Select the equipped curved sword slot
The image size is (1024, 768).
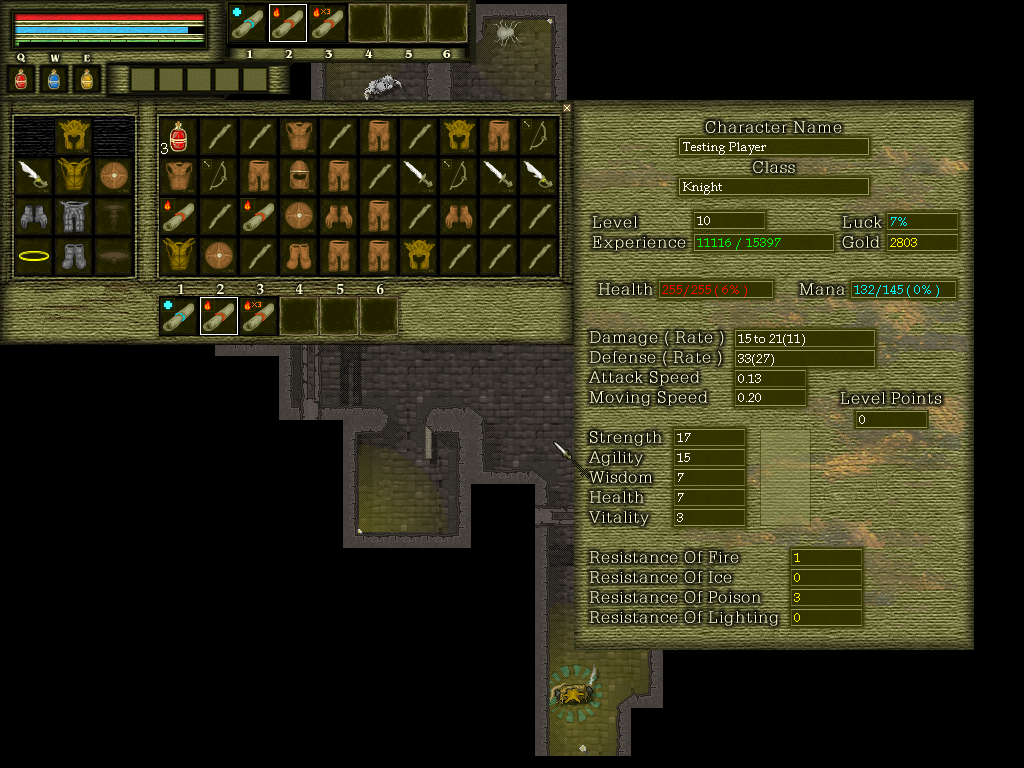(x=33, y=175)
